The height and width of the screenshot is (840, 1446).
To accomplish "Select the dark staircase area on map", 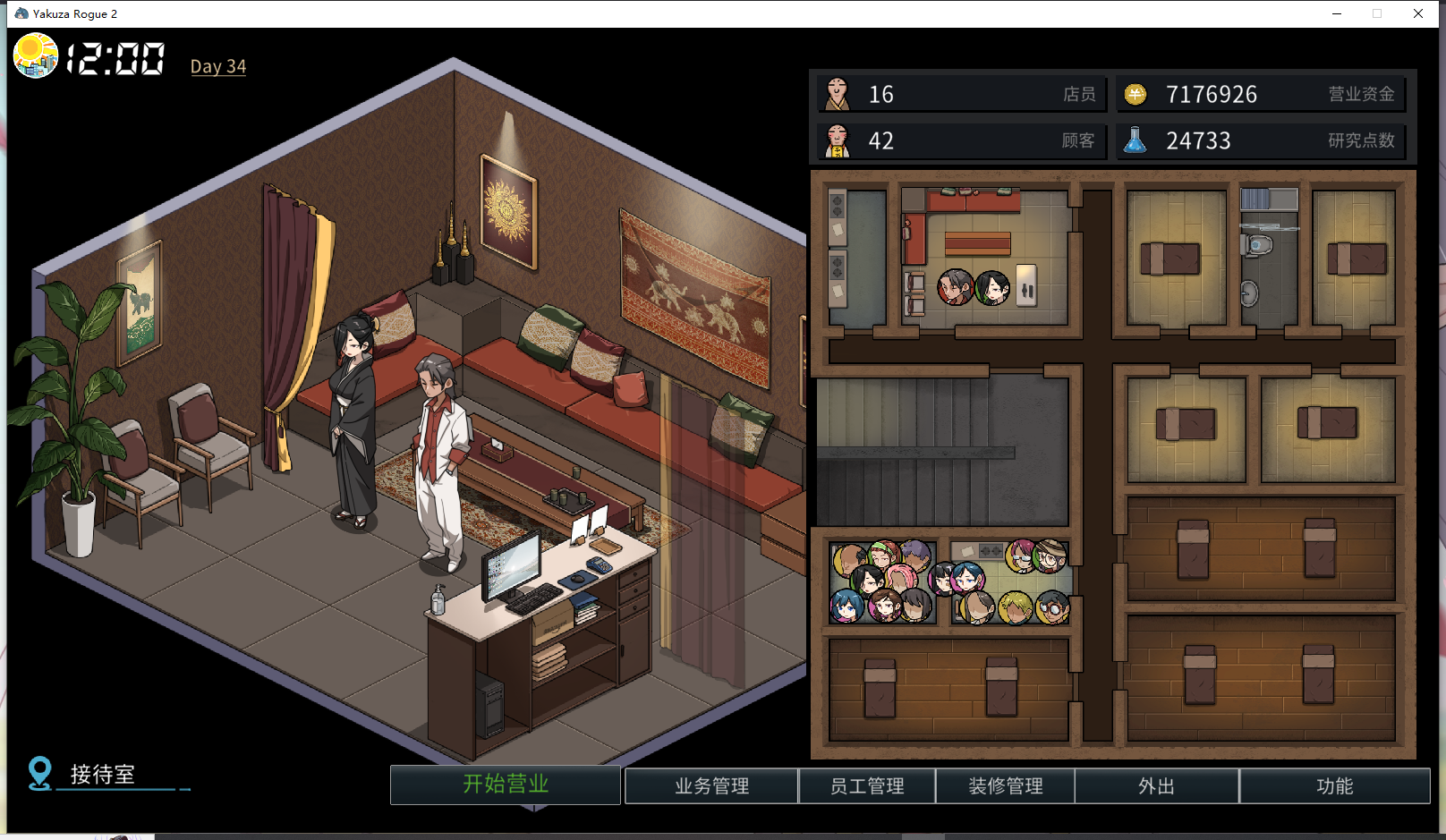I will point(941,452).
